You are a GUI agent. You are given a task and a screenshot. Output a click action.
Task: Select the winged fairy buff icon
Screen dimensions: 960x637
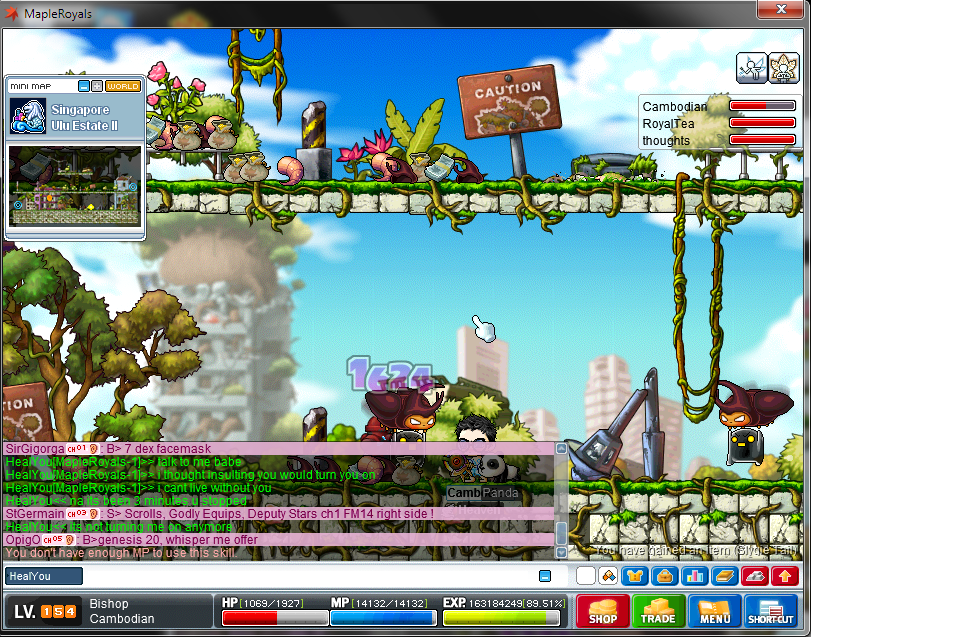[x=752, y=67]
